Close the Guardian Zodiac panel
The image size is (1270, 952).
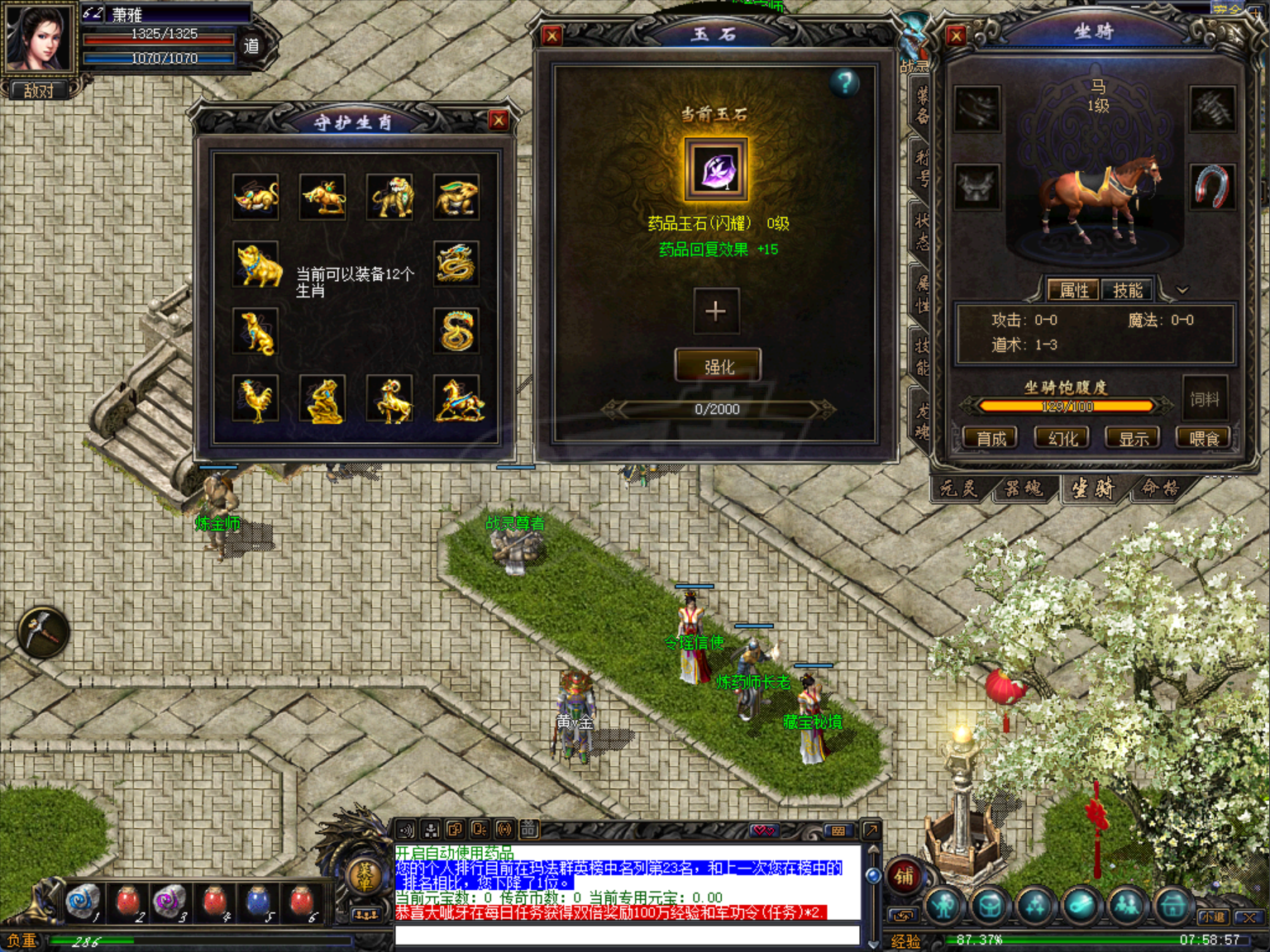[499, 121]
